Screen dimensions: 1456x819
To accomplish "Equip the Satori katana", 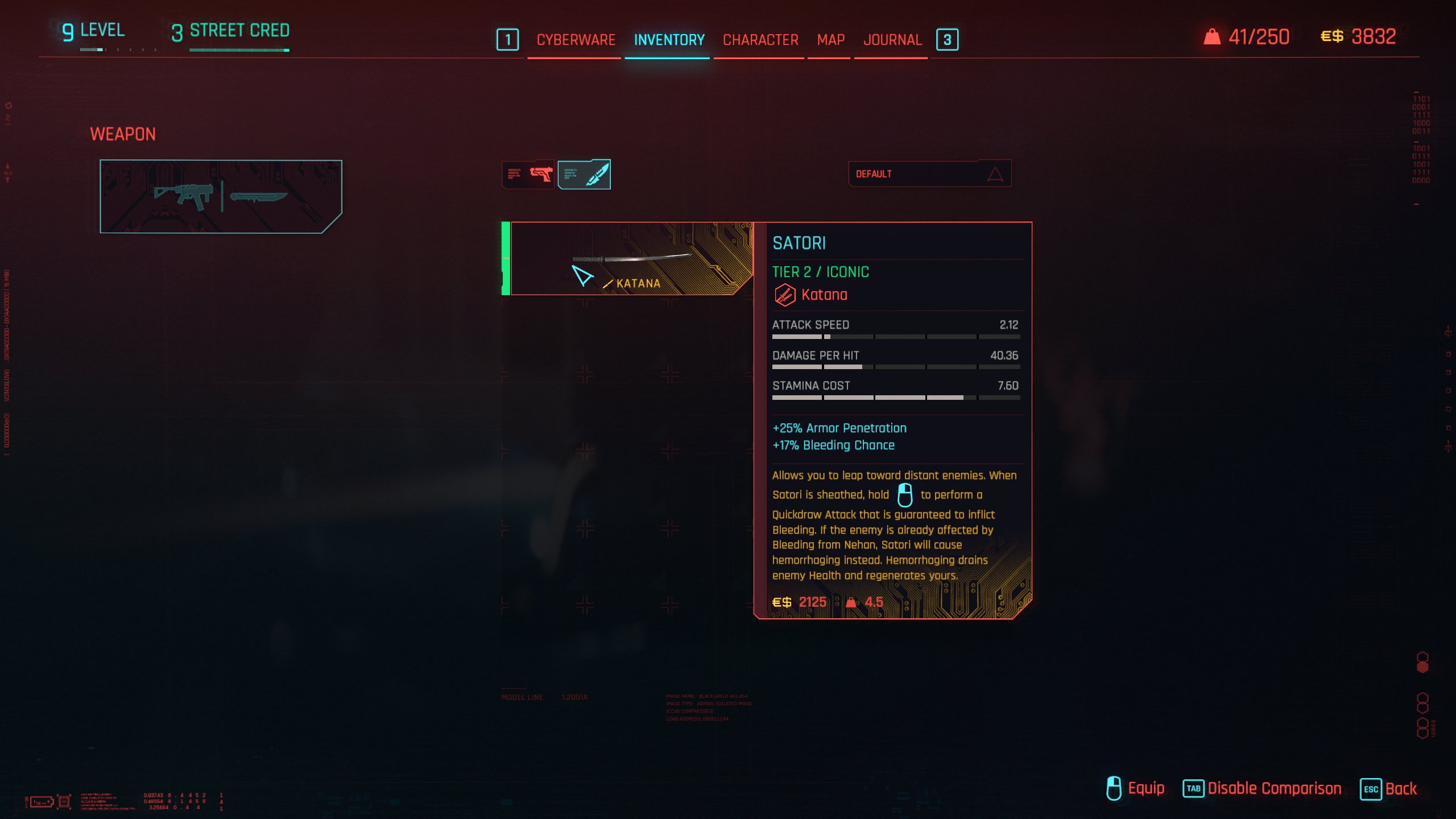I will 1145,788.
